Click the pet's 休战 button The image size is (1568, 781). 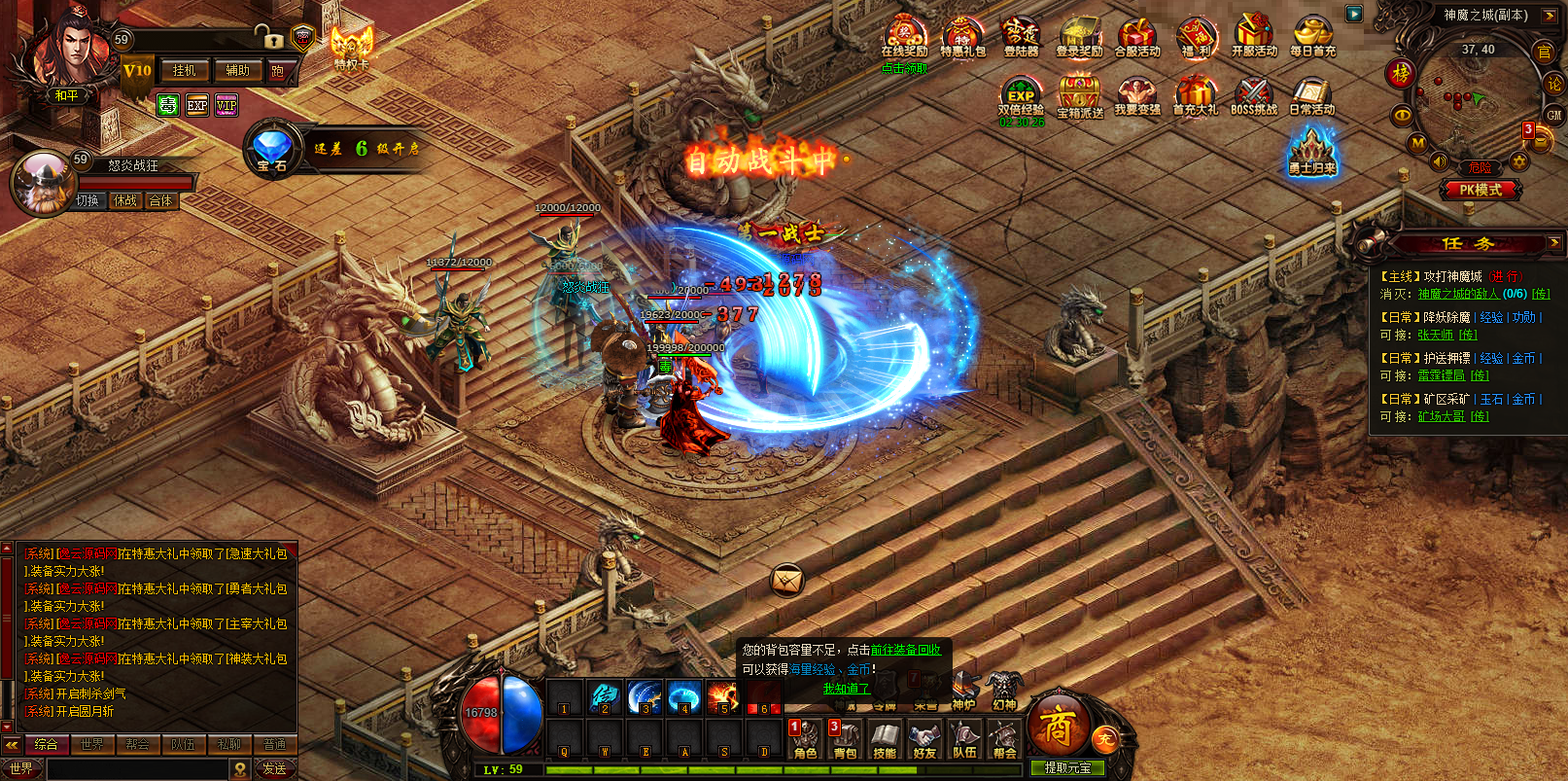tap(125, 201)
